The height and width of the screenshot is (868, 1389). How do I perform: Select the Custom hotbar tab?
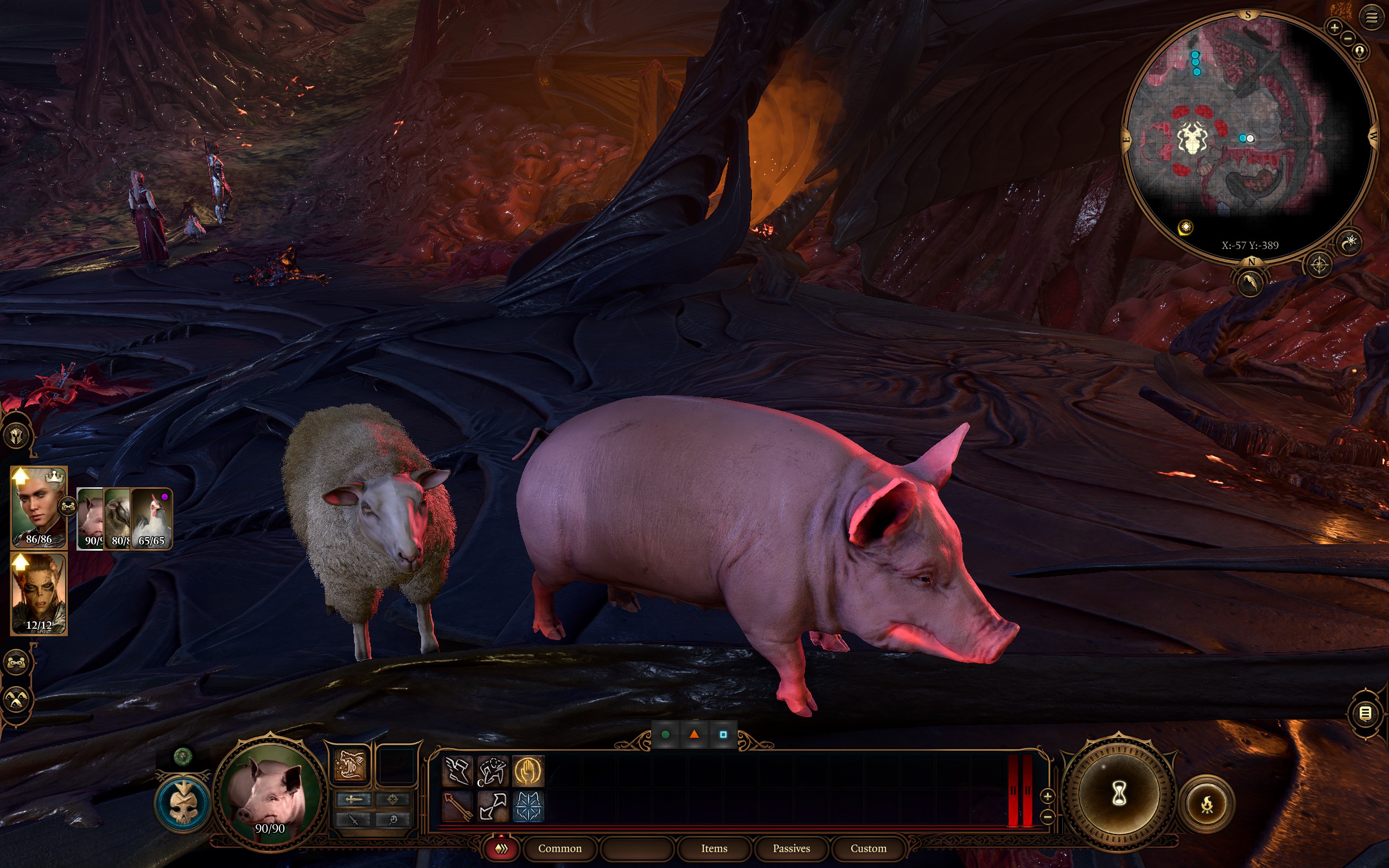tap(868, 848)
